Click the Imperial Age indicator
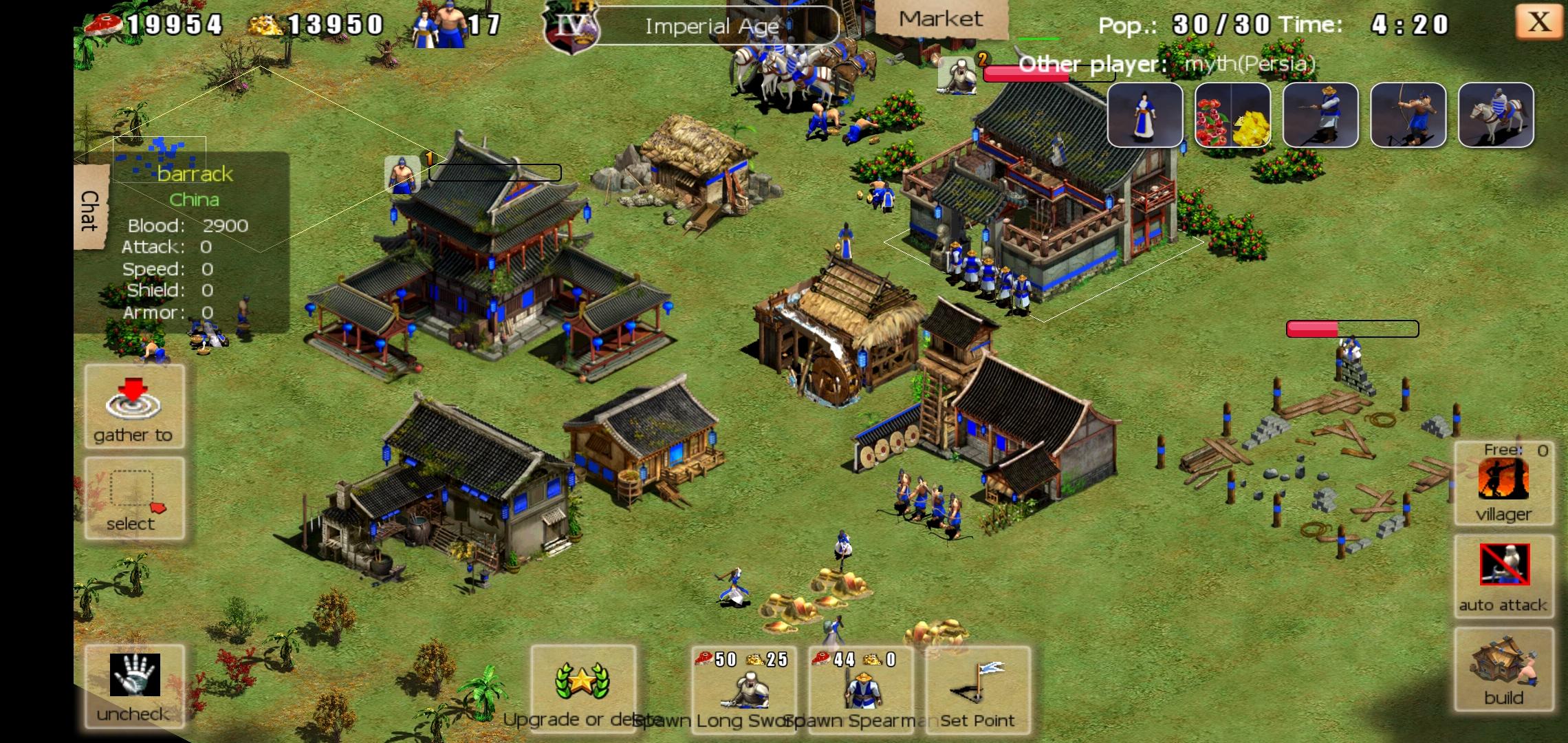This screenshot has width=1568, height=743. coord(712,26)
